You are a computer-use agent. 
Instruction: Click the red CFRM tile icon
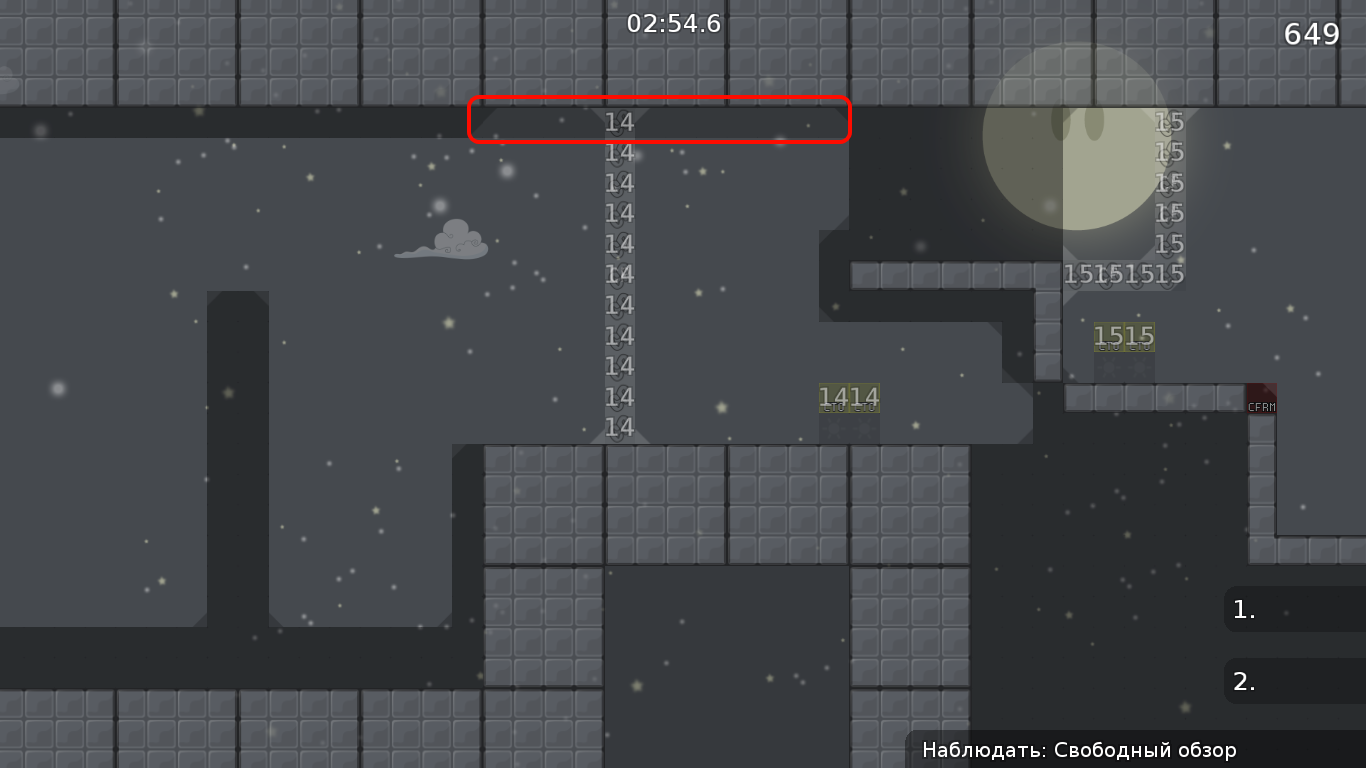pos(1261,398)
